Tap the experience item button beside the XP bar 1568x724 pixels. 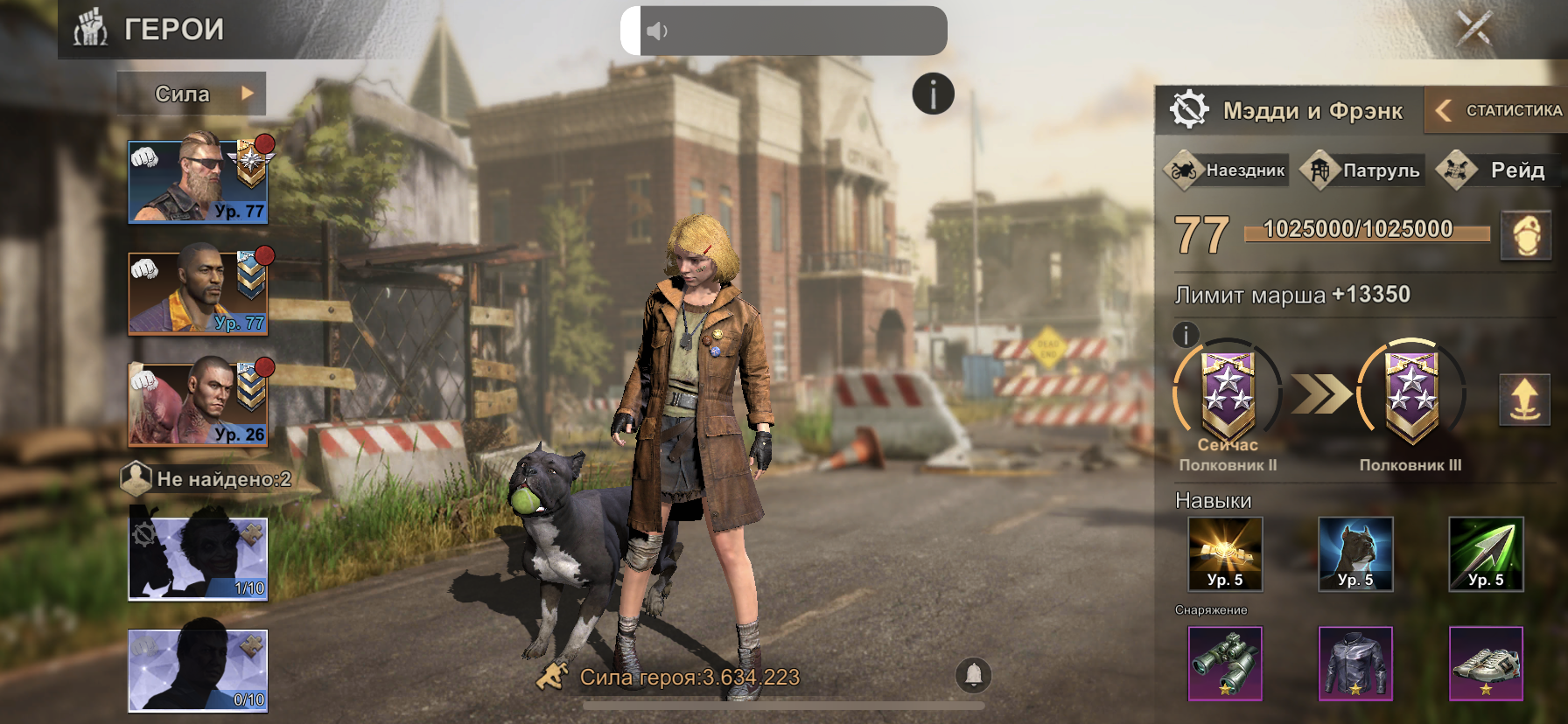(1526, 235)
